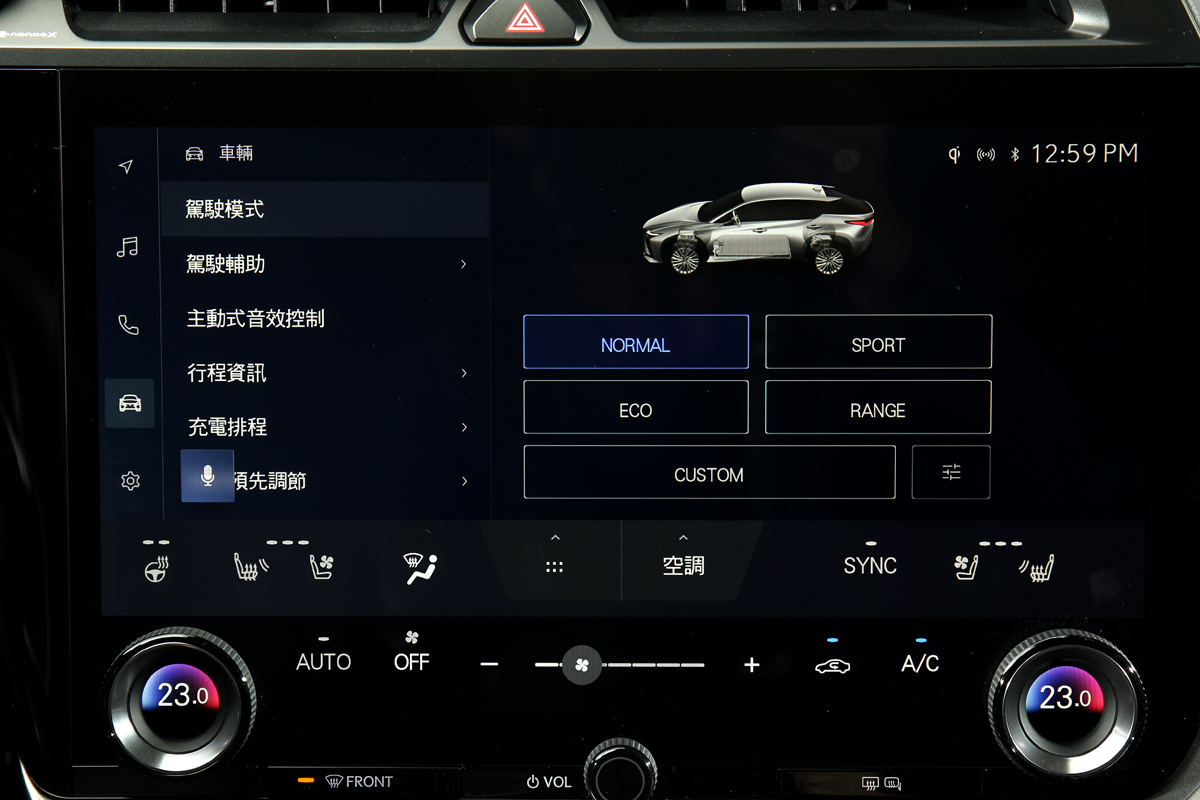The width and height of the screenshot is (1200, 800).
Task: Select the 駕駛模式 menu entry
Action: (x=325, y=209)
